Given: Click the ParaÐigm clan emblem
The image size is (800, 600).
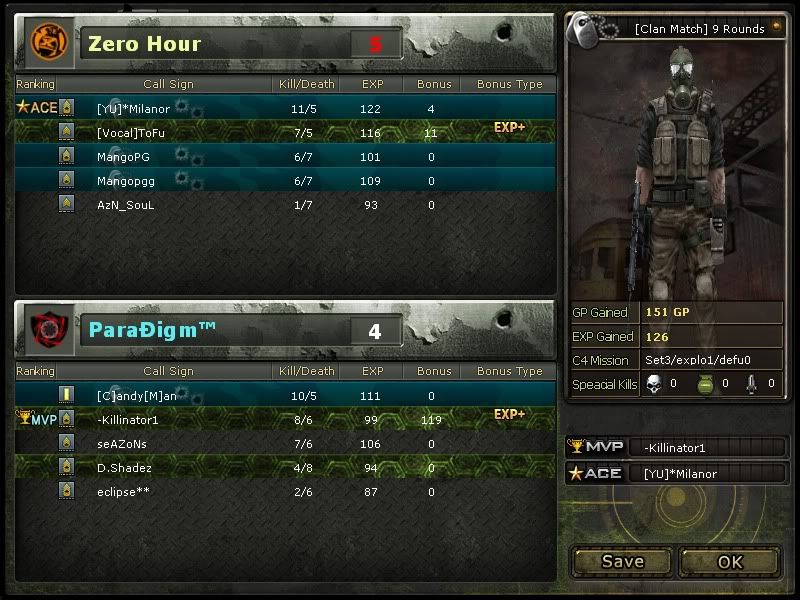Looking at the screenshot, I should (x=45, y=329).
